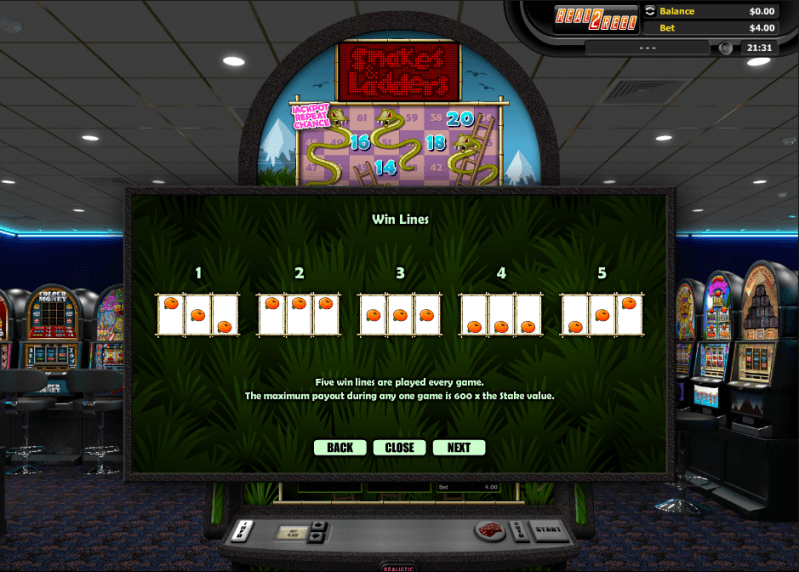Open the INFO button on the console
This screenshot has width=799, height=572.
pos(242,531)
